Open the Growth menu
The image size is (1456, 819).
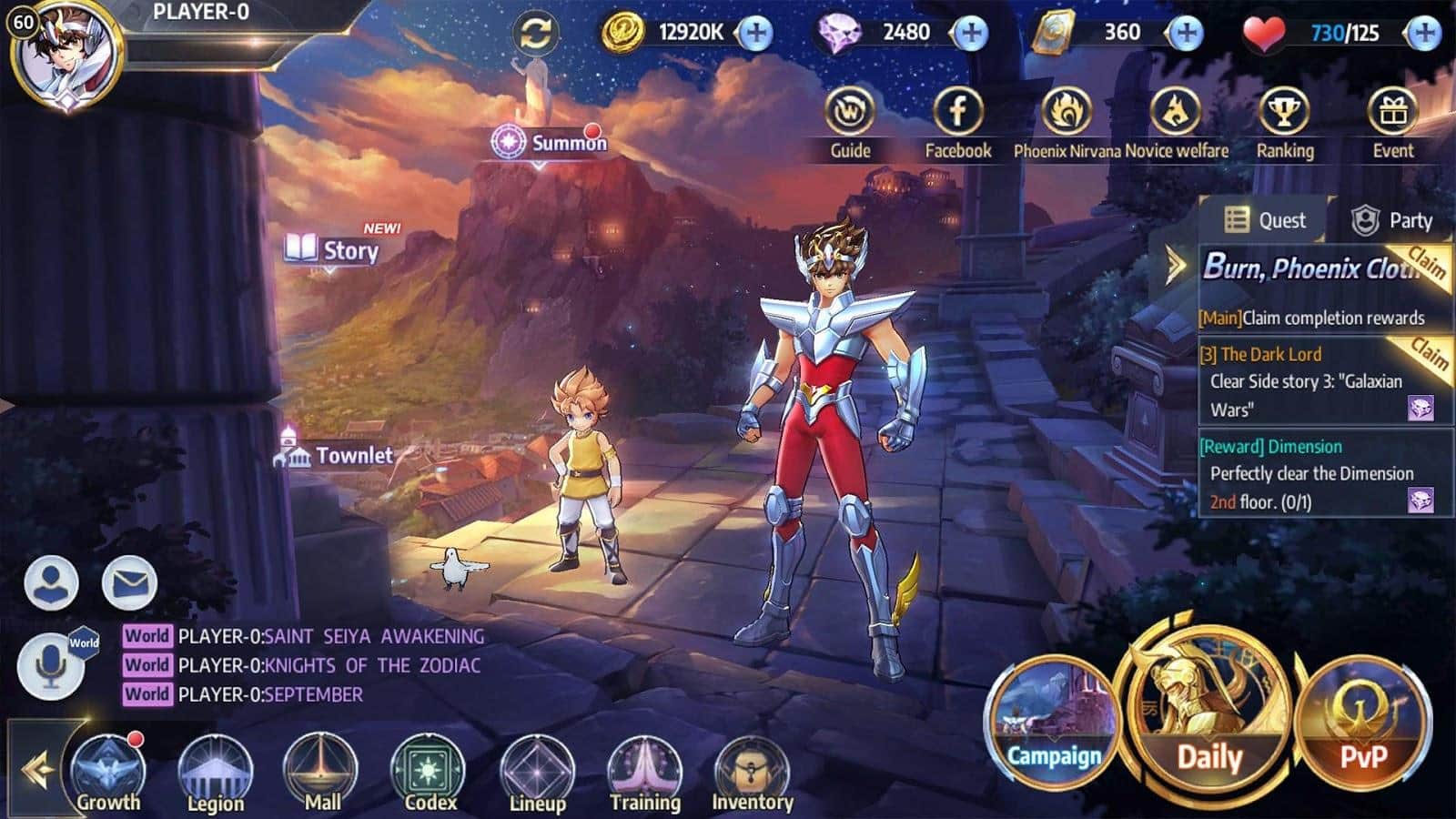tap(108, 773)
